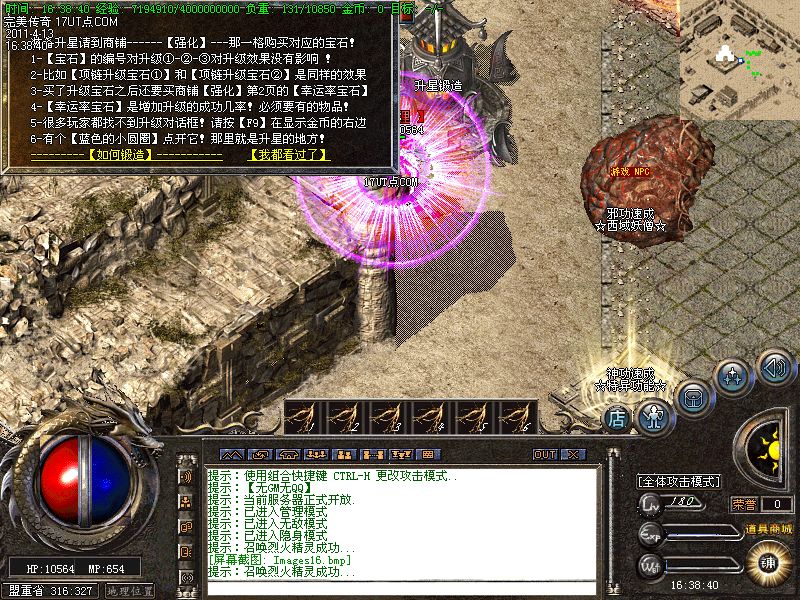800x600 pixels.
Task: Click the 地理位置 location label
Action: 130,590
